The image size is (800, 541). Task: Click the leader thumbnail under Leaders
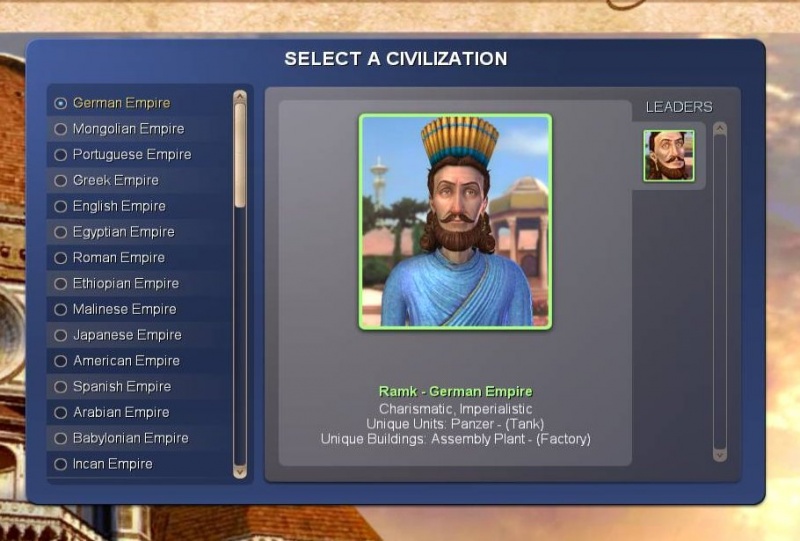(x=668, y=155)
